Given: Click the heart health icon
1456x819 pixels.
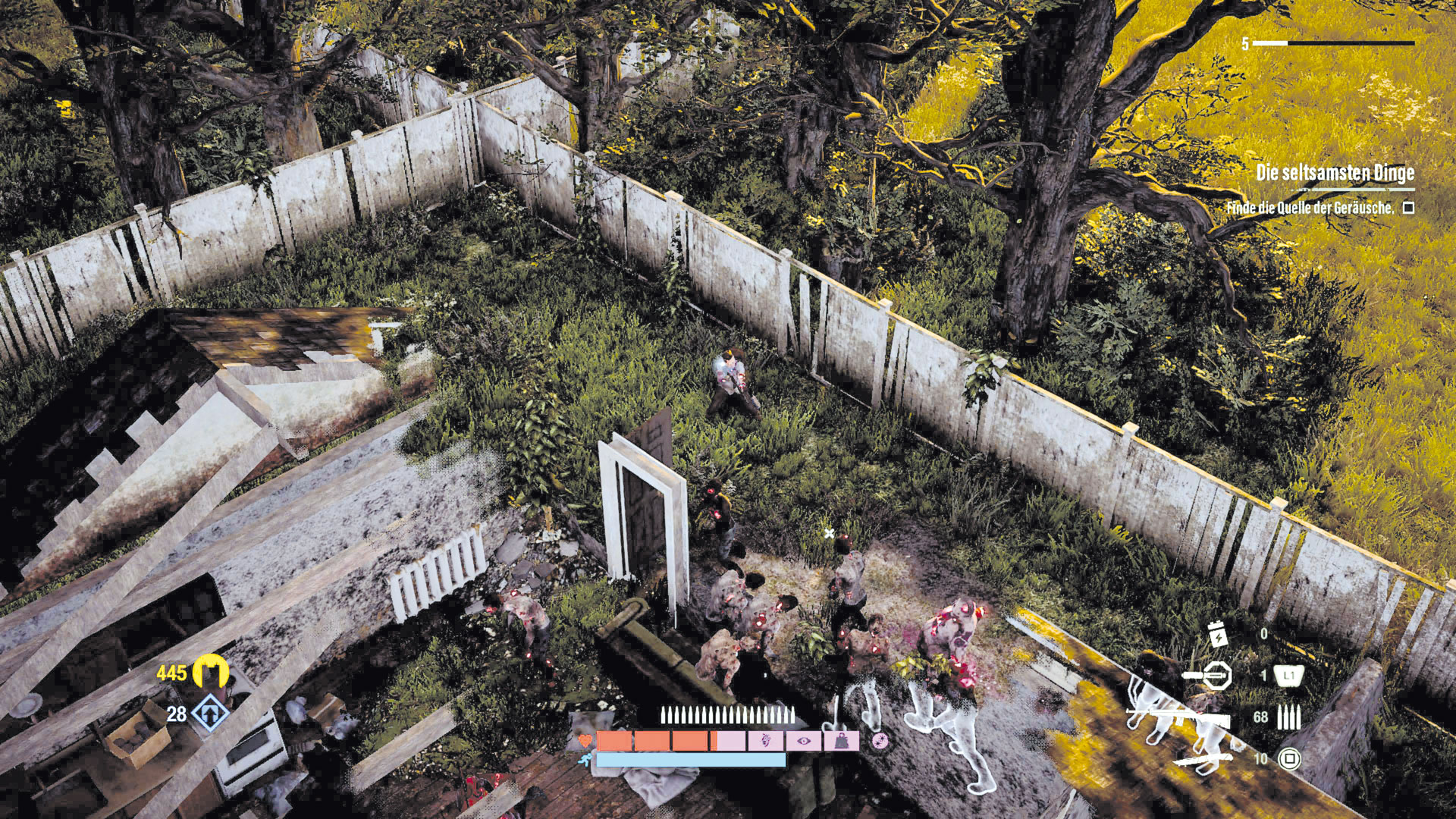Looking at the screenshot, I should pos(585,741).
